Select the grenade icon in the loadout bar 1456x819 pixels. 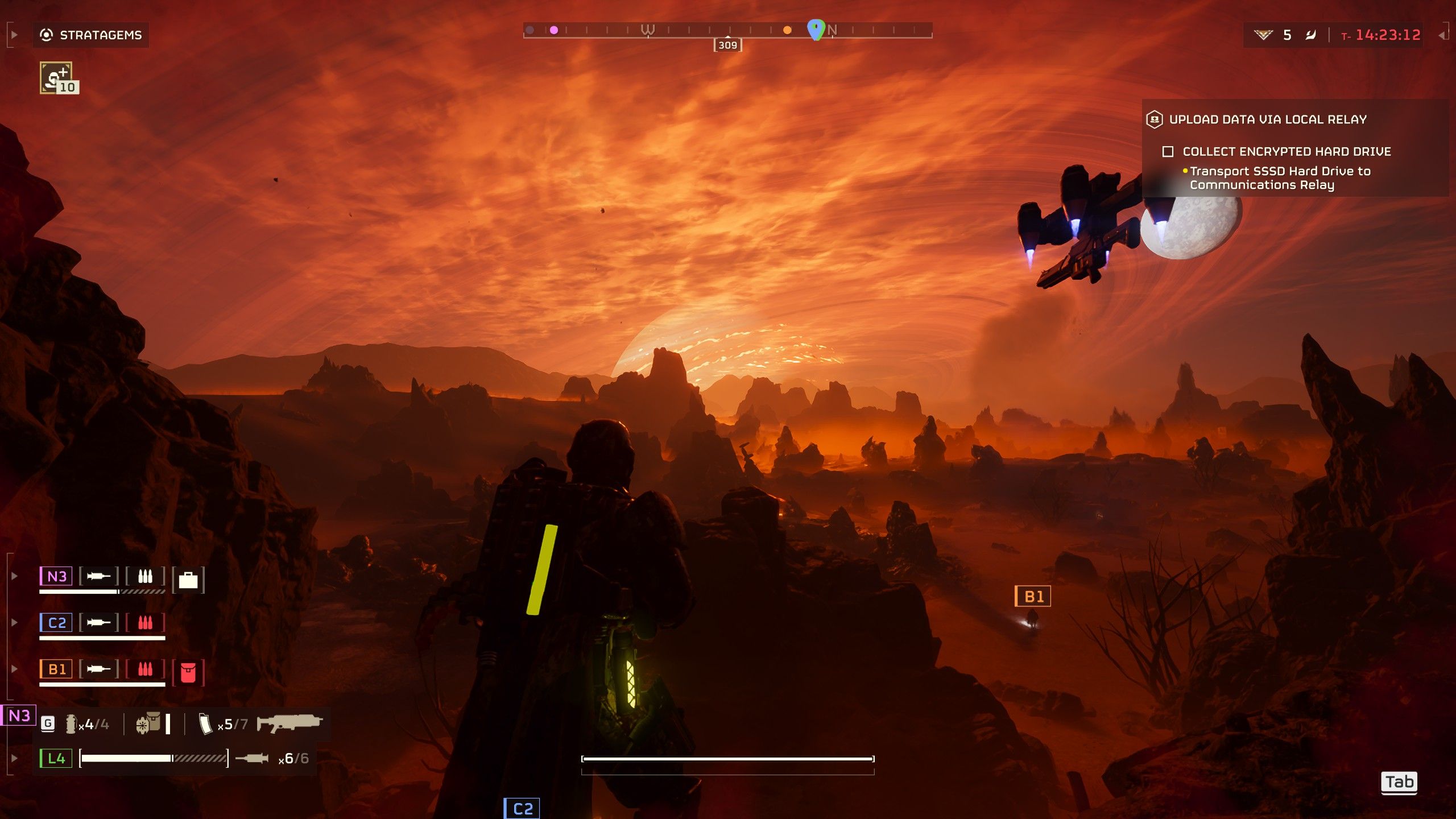(71, 724)
